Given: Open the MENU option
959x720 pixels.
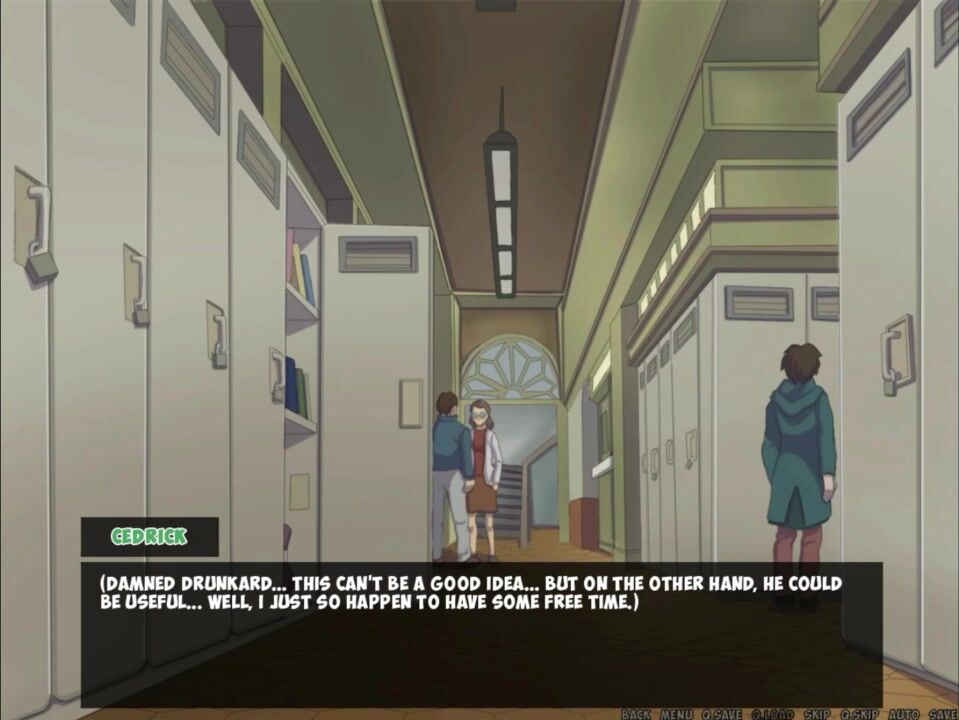Looking at the screenshot, I should [x=675, y=713].
